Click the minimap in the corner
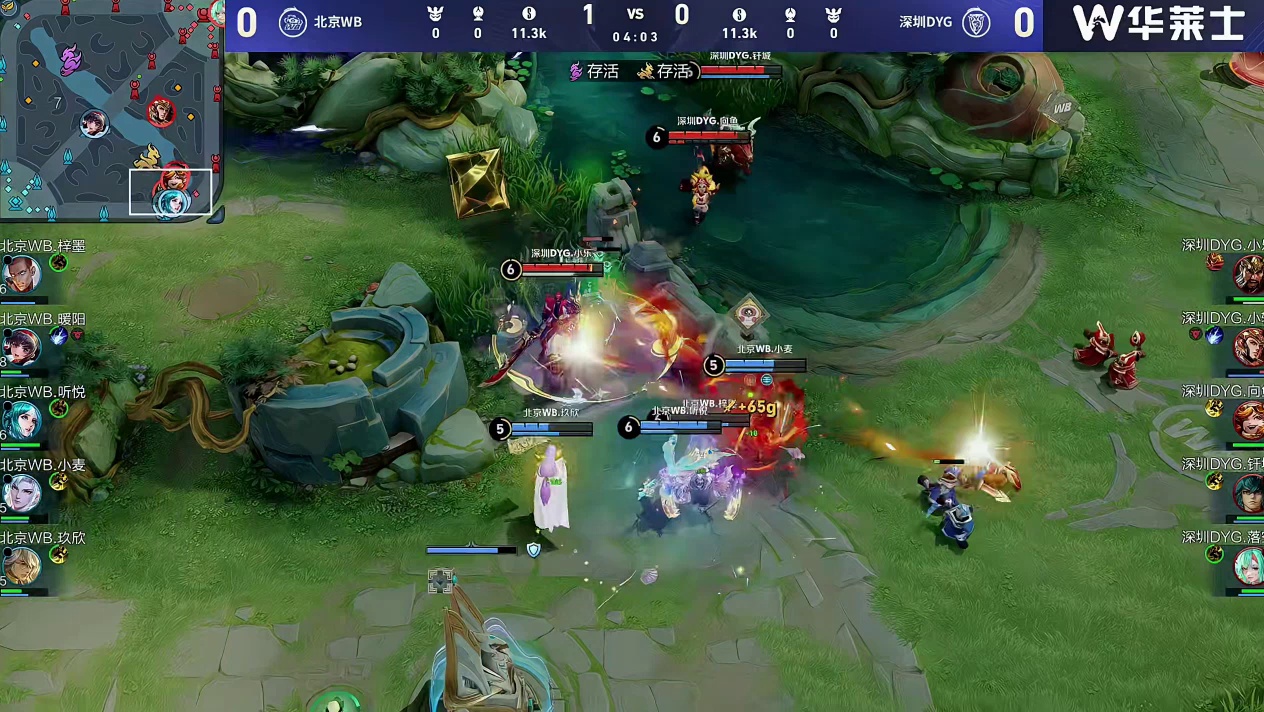1264x712 pixels. coord(110,108)
